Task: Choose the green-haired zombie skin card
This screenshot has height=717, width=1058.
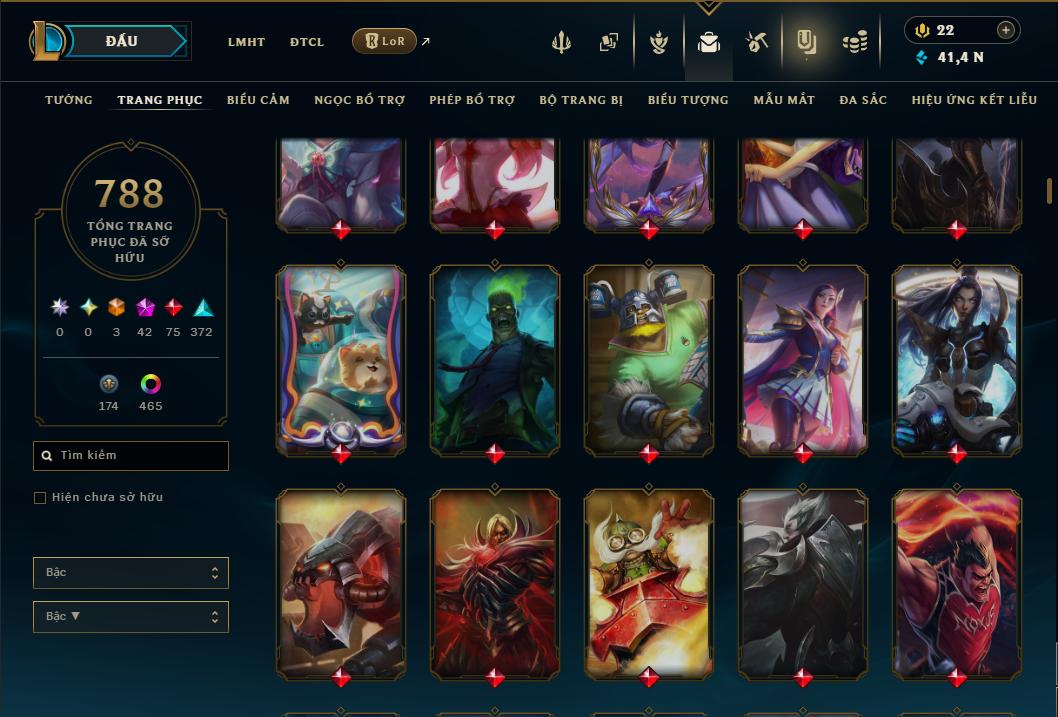Action: tap(495, 358)
